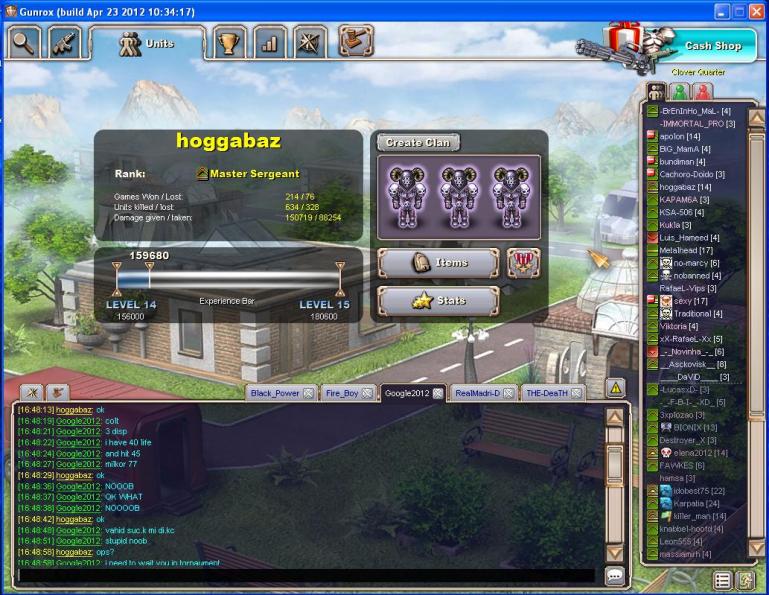This screenshot has height=595, width=769.
Task: Open the magnifying glass search tab
Action: click(23, 43)
